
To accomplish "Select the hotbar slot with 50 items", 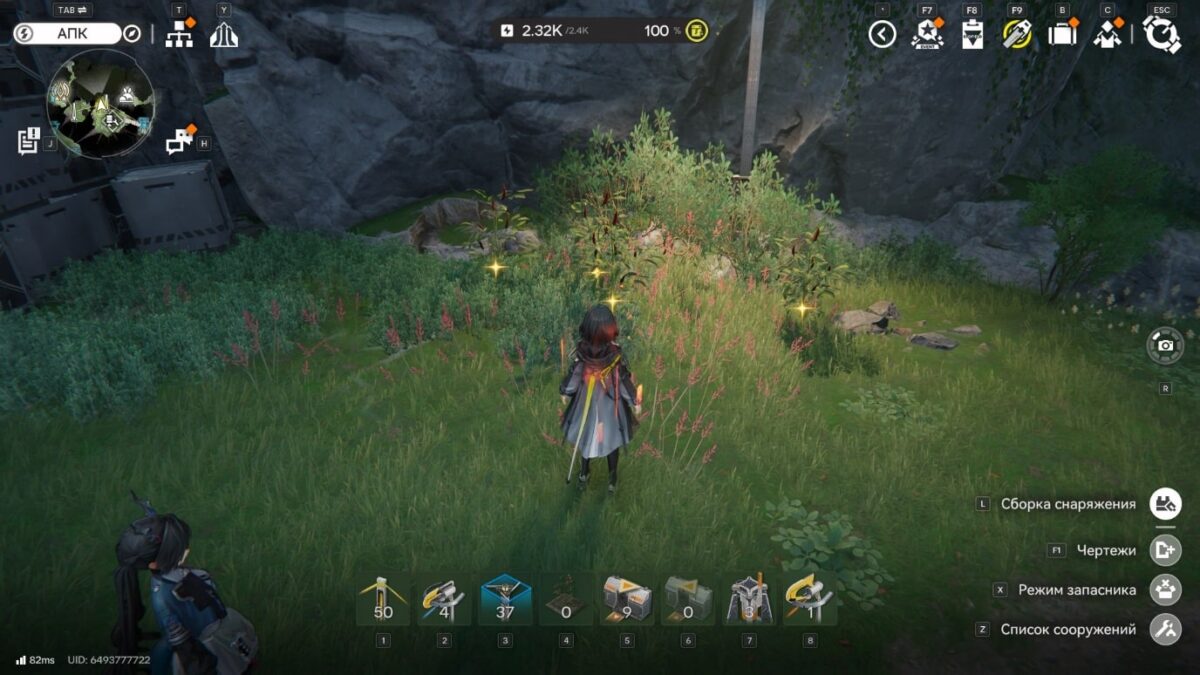I will pyautogui.click(x=383, y=600).
